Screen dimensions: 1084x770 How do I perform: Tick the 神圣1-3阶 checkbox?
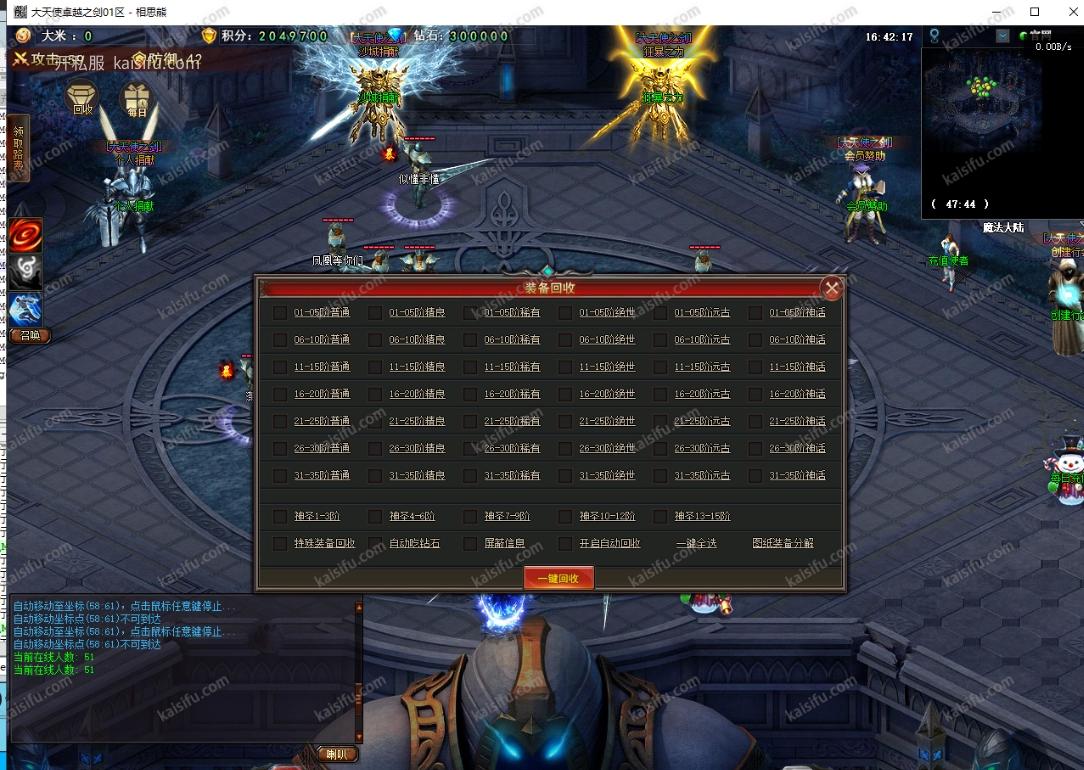coord(280,517)
